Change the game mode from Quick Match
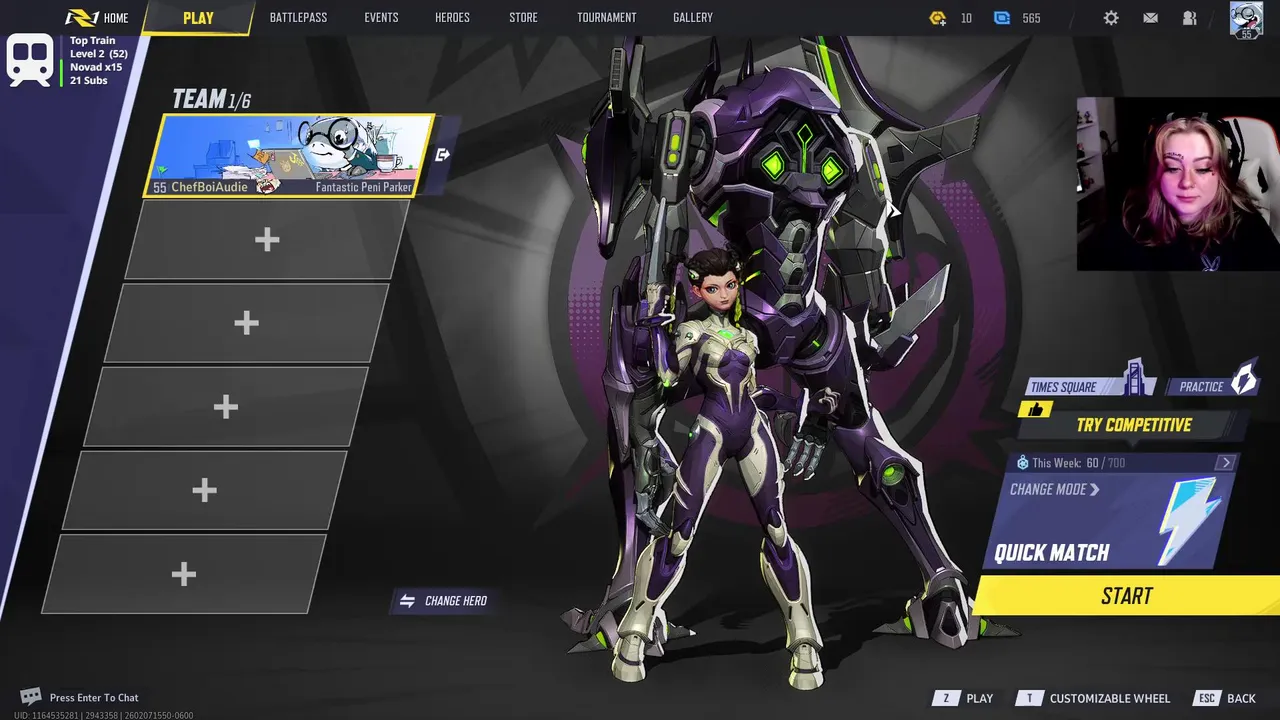1280x720 pixels. pos(1055,490)
